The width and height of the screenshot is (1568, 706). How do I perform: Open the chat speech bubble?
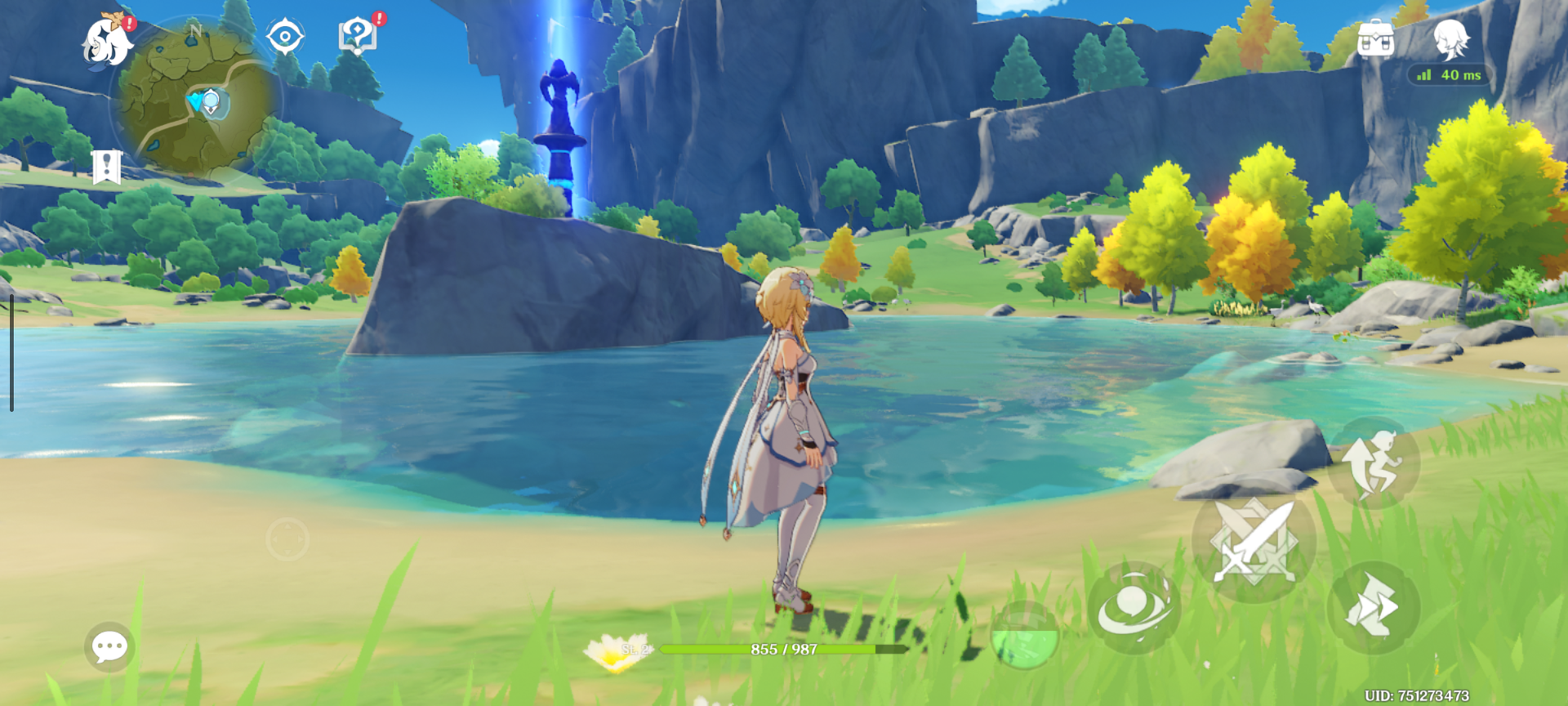click(109, 647)
